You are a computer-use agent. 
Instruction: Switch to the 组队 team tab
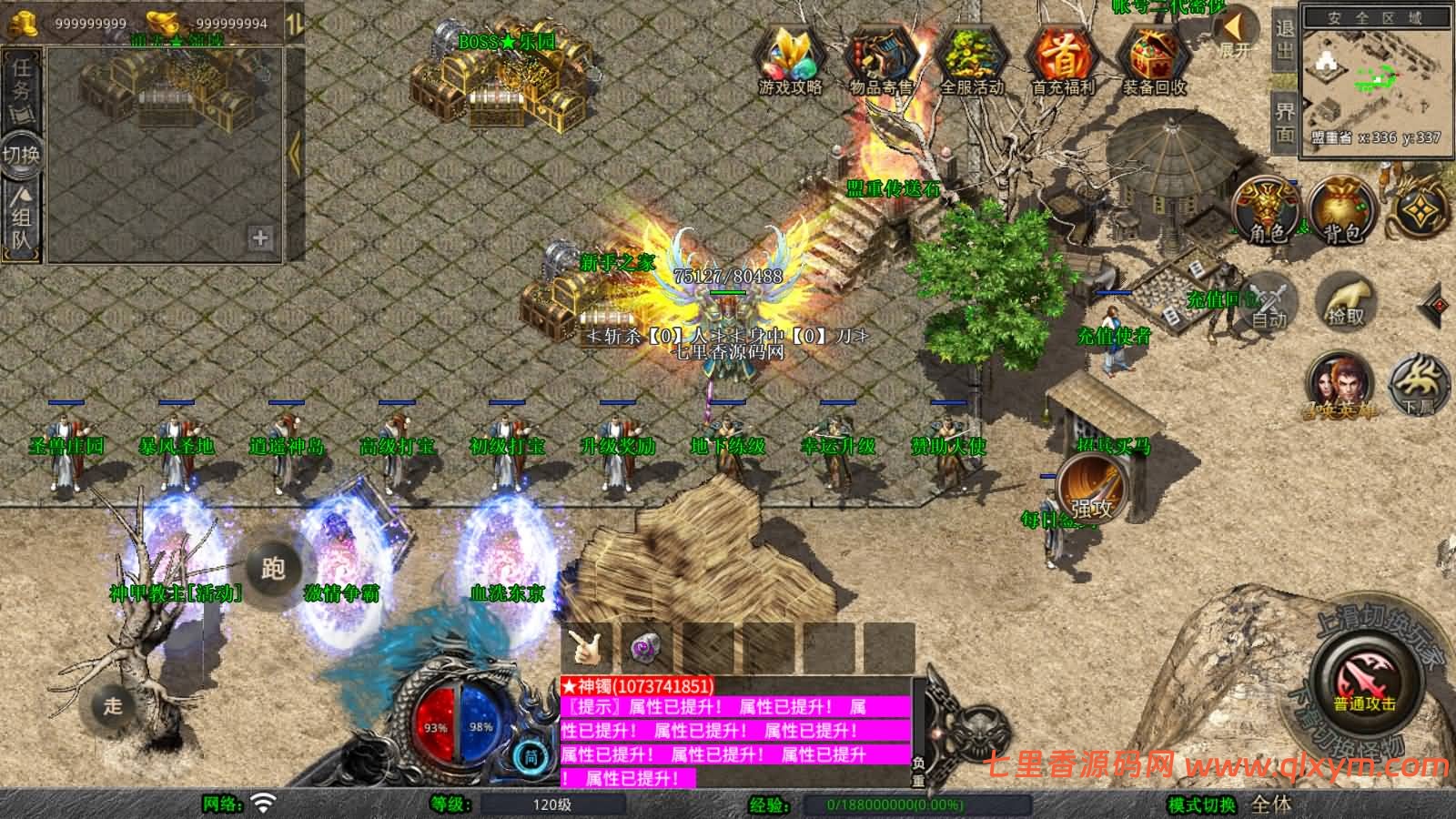click(21, 218)
